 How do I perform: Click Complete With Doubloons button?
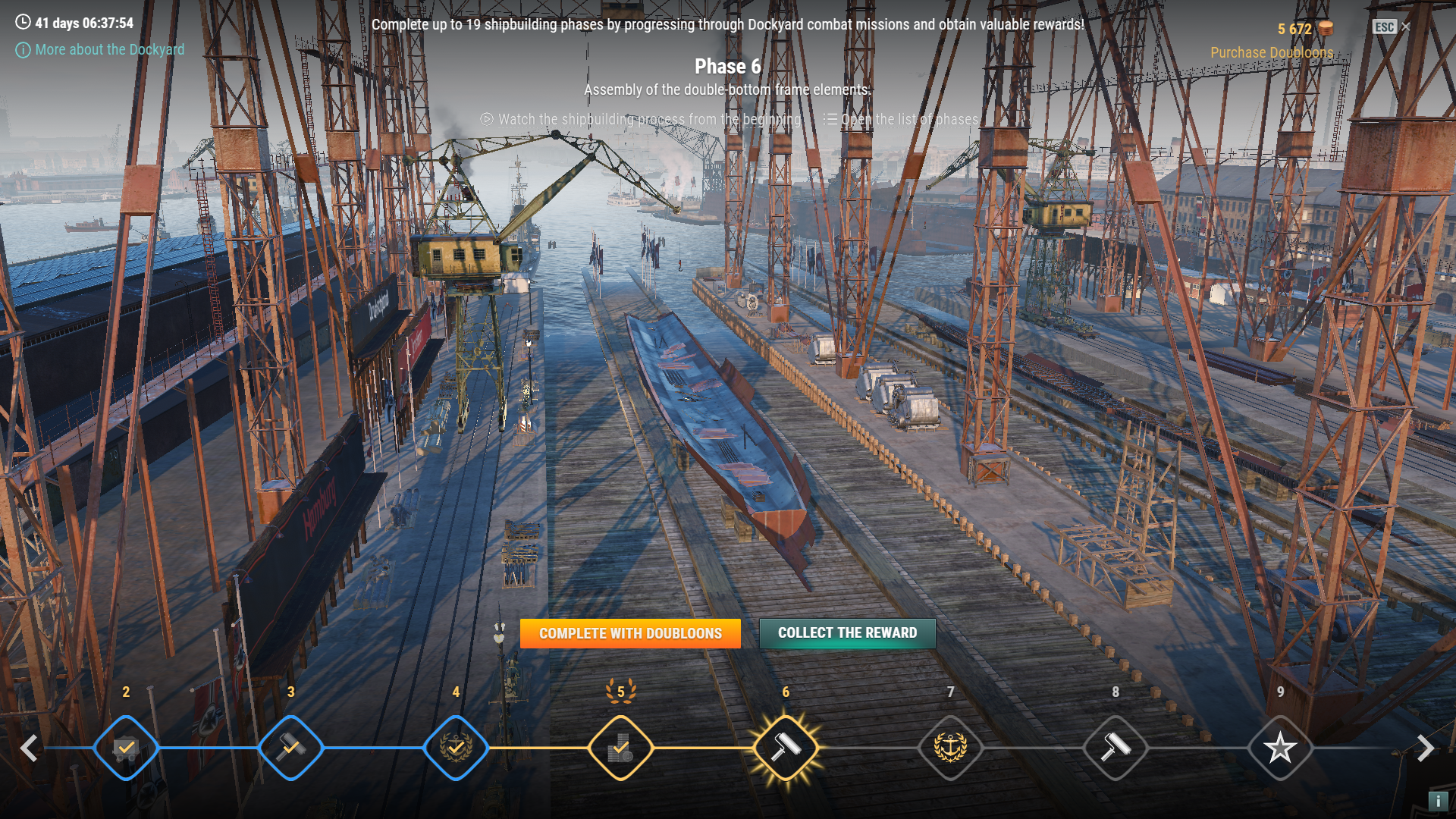630,633
